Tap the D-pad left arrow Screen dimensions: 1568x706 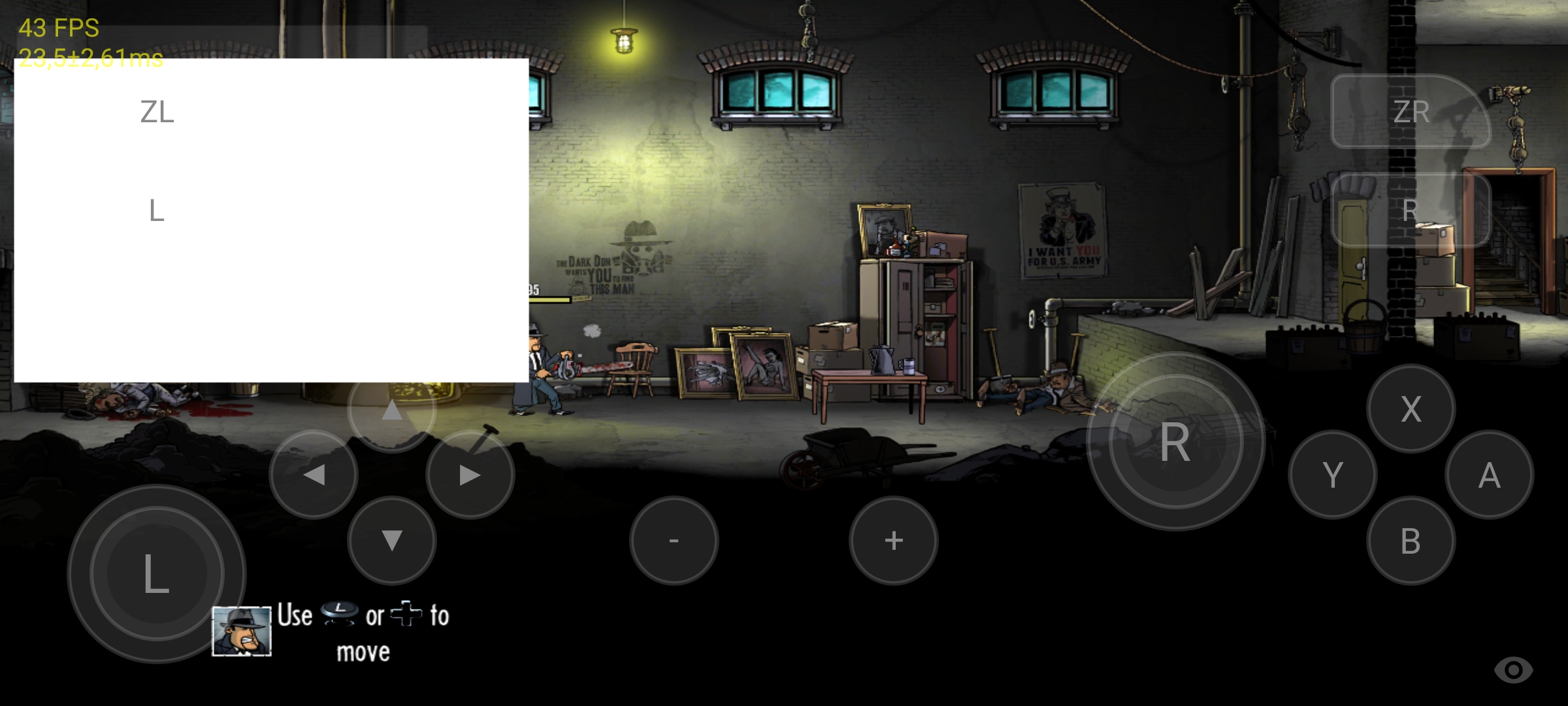pyautogui.click(x=314, y=475)
